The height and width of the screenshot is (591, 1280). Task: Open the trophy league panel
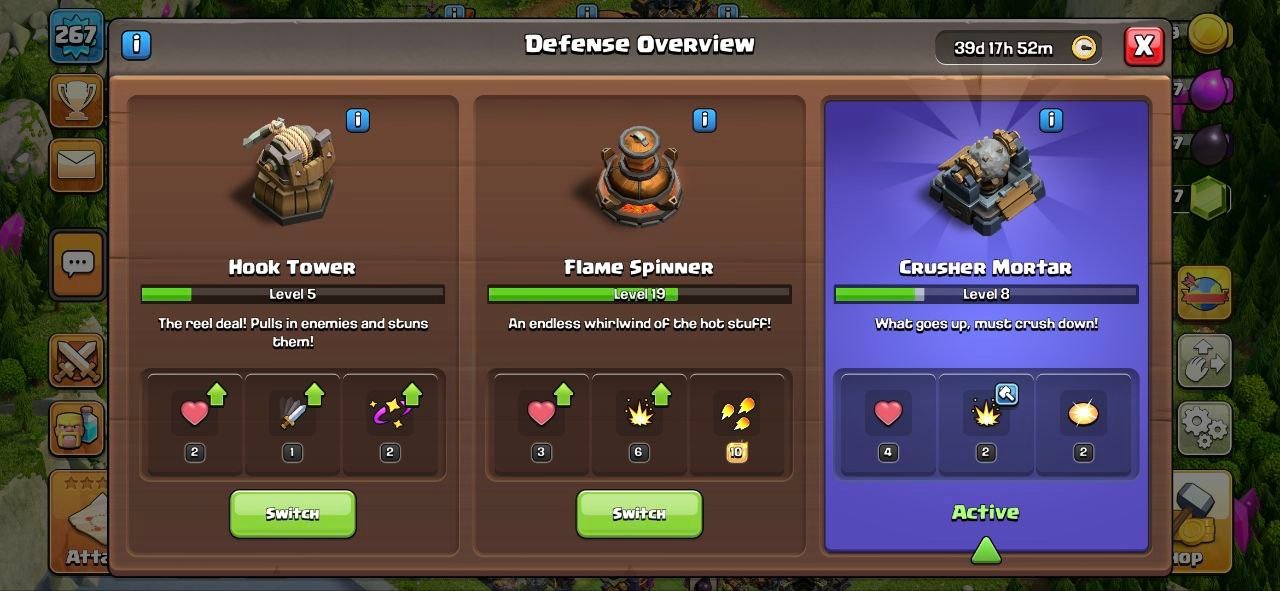pos(76,100)
